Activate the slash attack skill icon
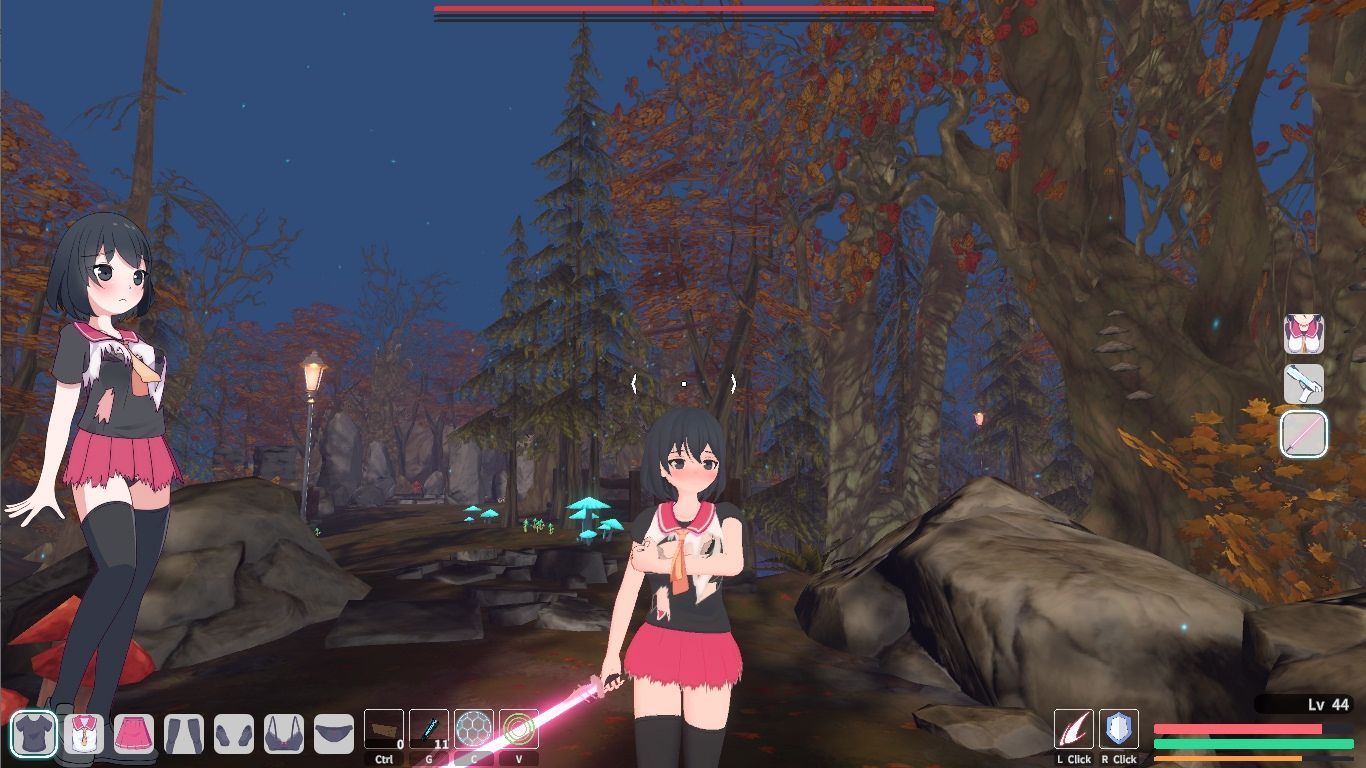 click(x=1074, y=729)
